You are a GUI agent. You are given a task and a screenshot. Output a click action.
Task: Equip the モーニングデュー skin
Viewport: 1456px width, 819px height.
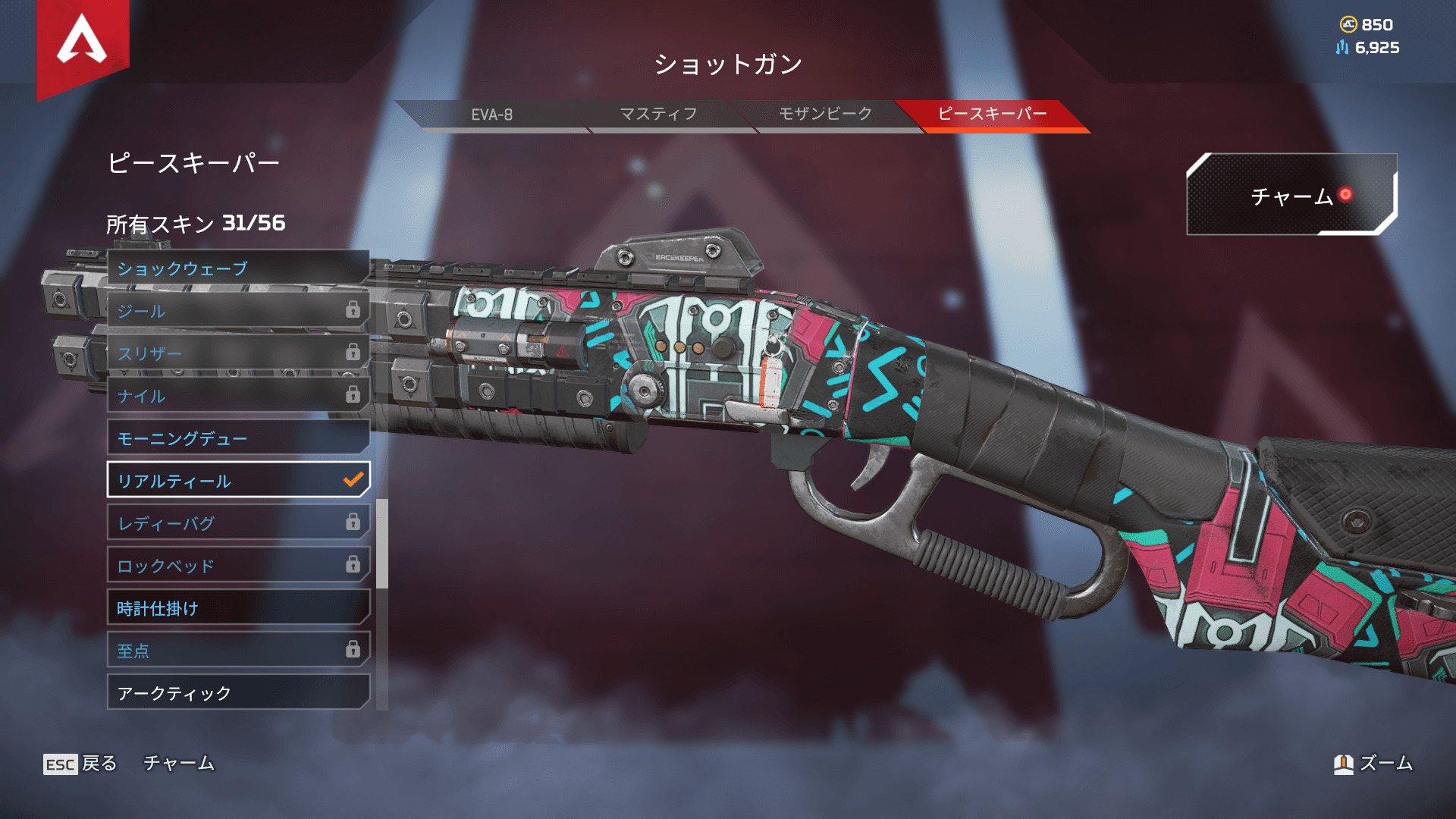tap(238, 438)
